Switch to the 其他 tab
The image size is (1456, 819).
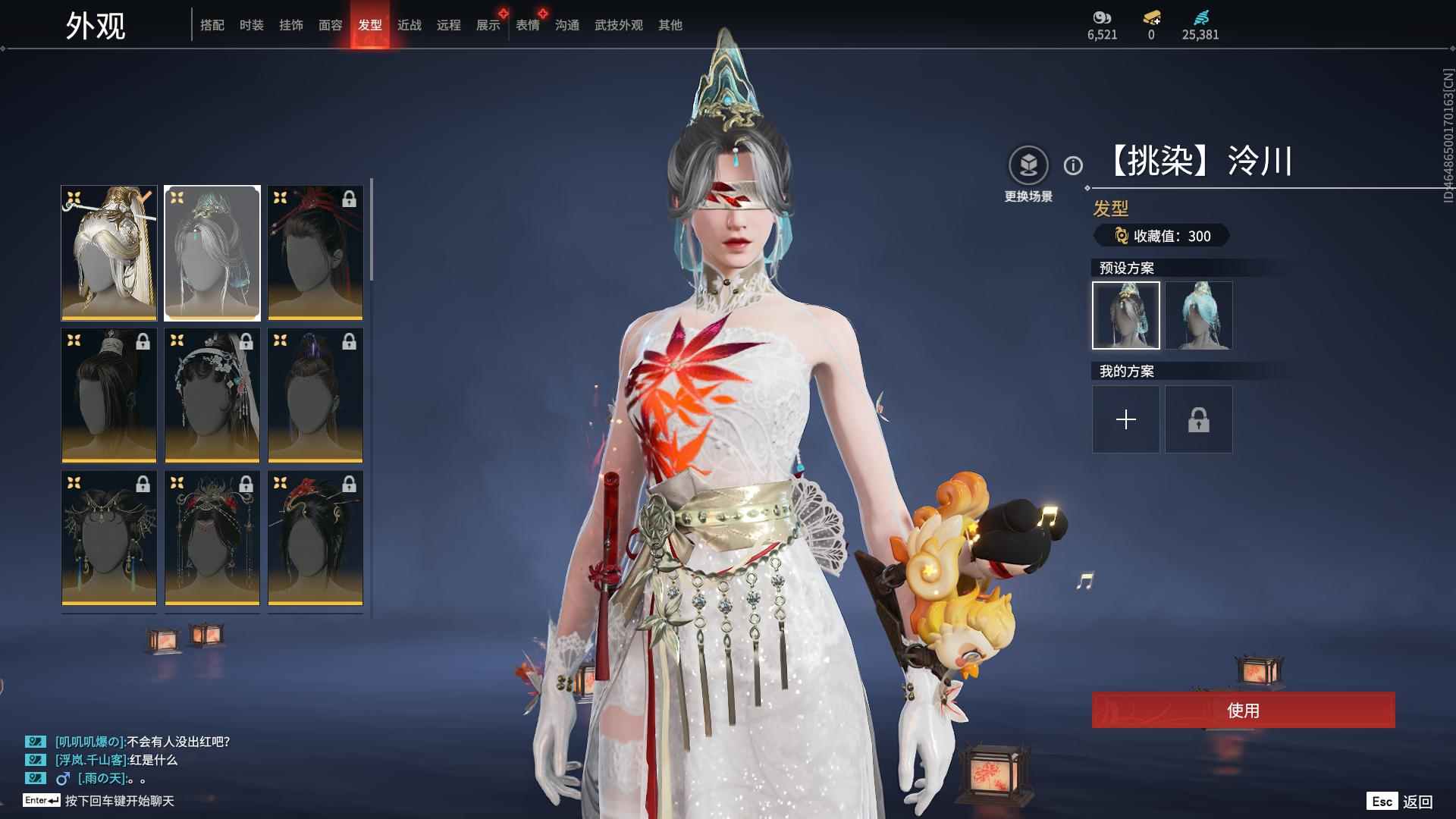pyautogui.click(x=670, y=25)
